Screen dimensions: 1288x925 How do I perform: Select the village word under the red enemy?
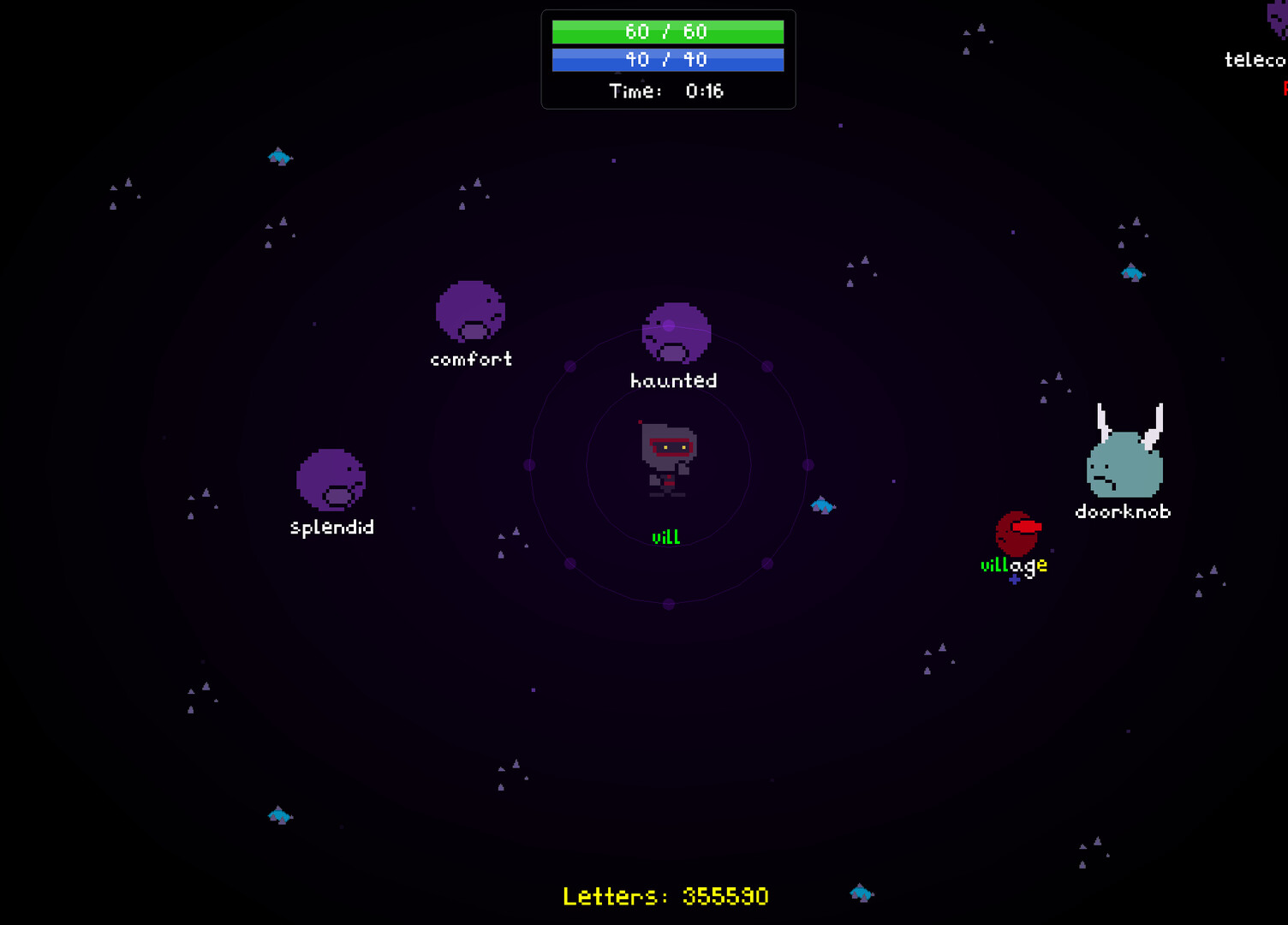coord(1013,564)
